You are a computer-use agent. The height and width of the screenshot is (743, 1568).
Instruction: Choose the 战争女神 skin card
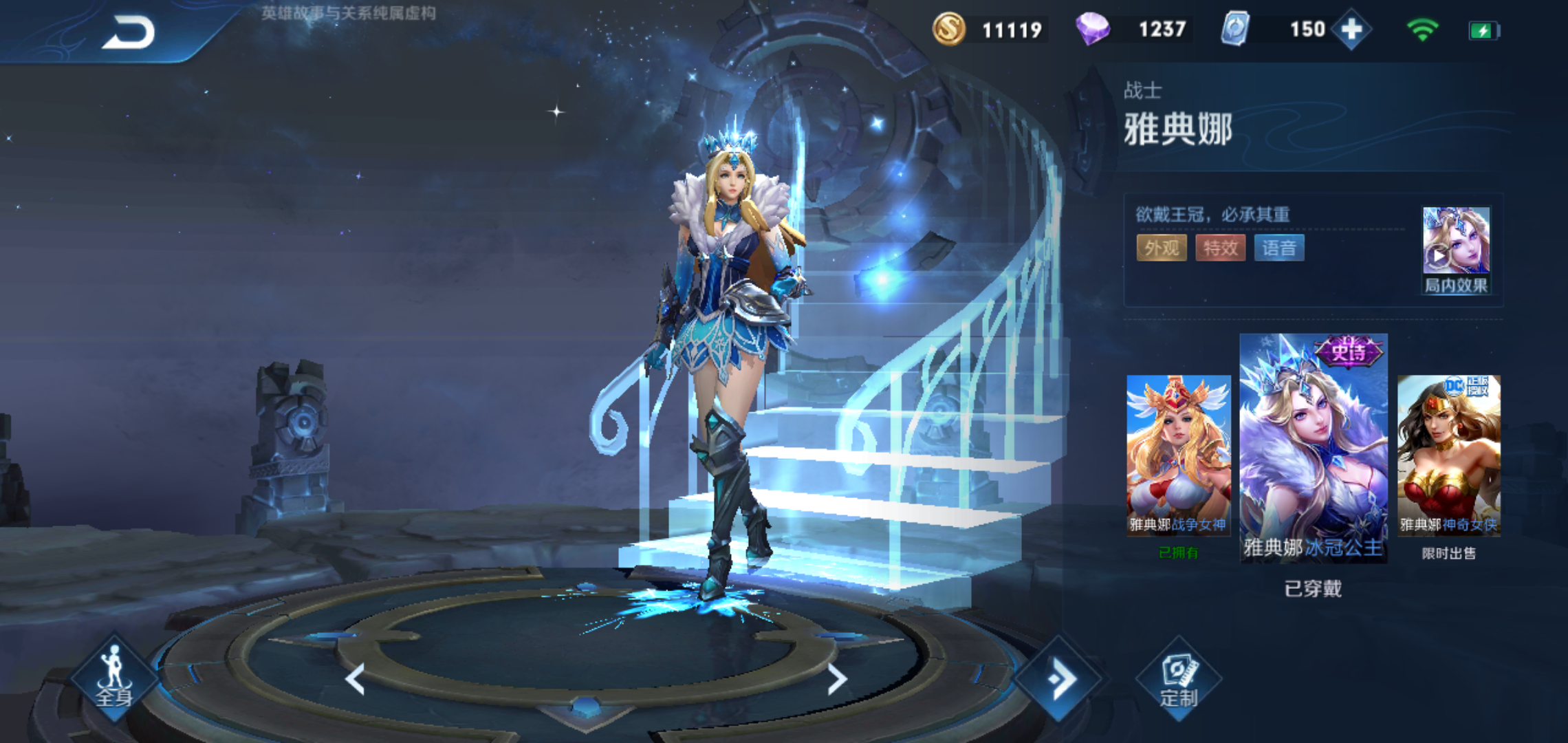(x=1178, y=455)
